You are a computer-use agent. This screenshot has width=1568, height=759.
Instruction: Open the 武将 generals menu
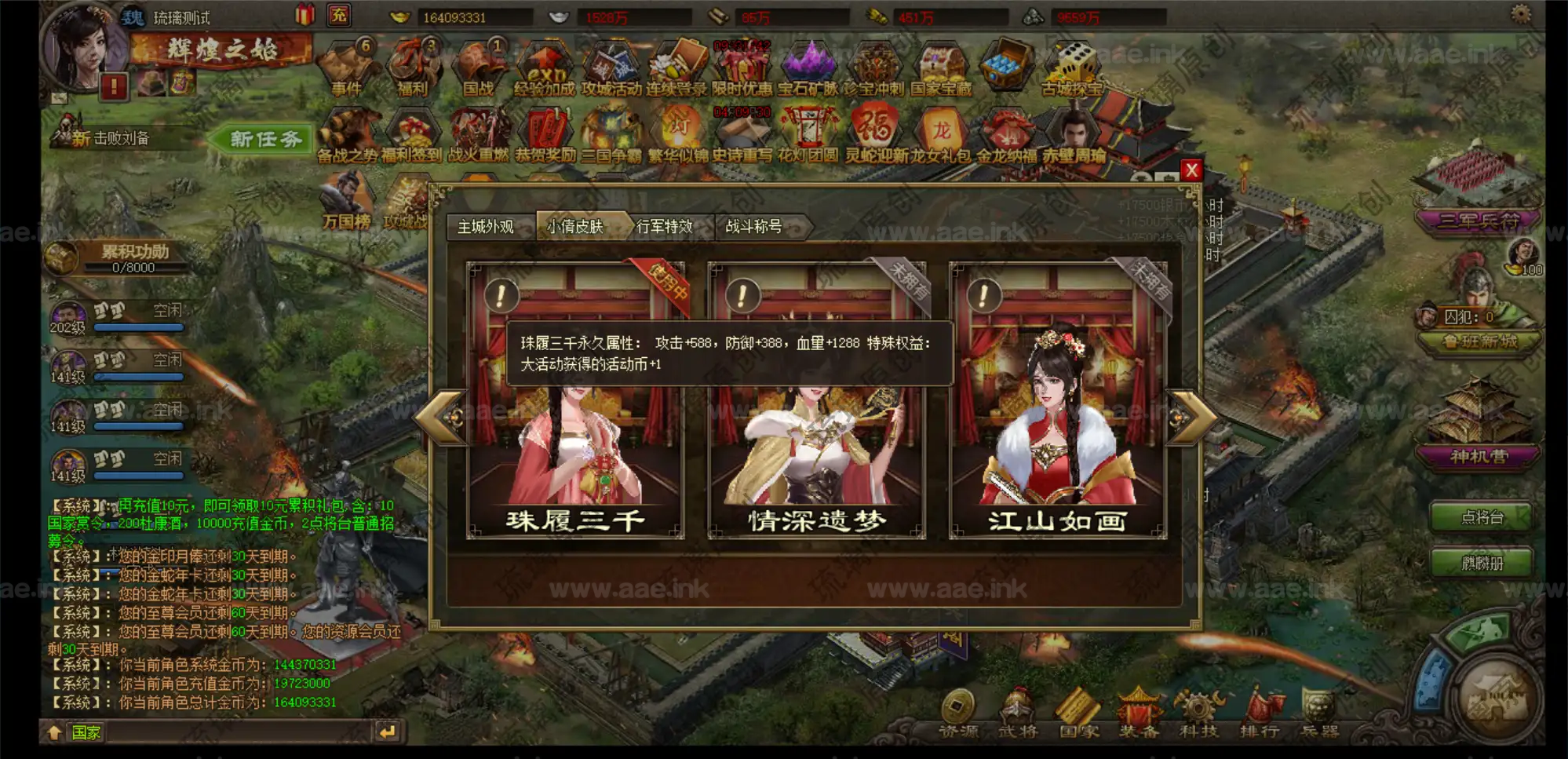coord(1018,714)
